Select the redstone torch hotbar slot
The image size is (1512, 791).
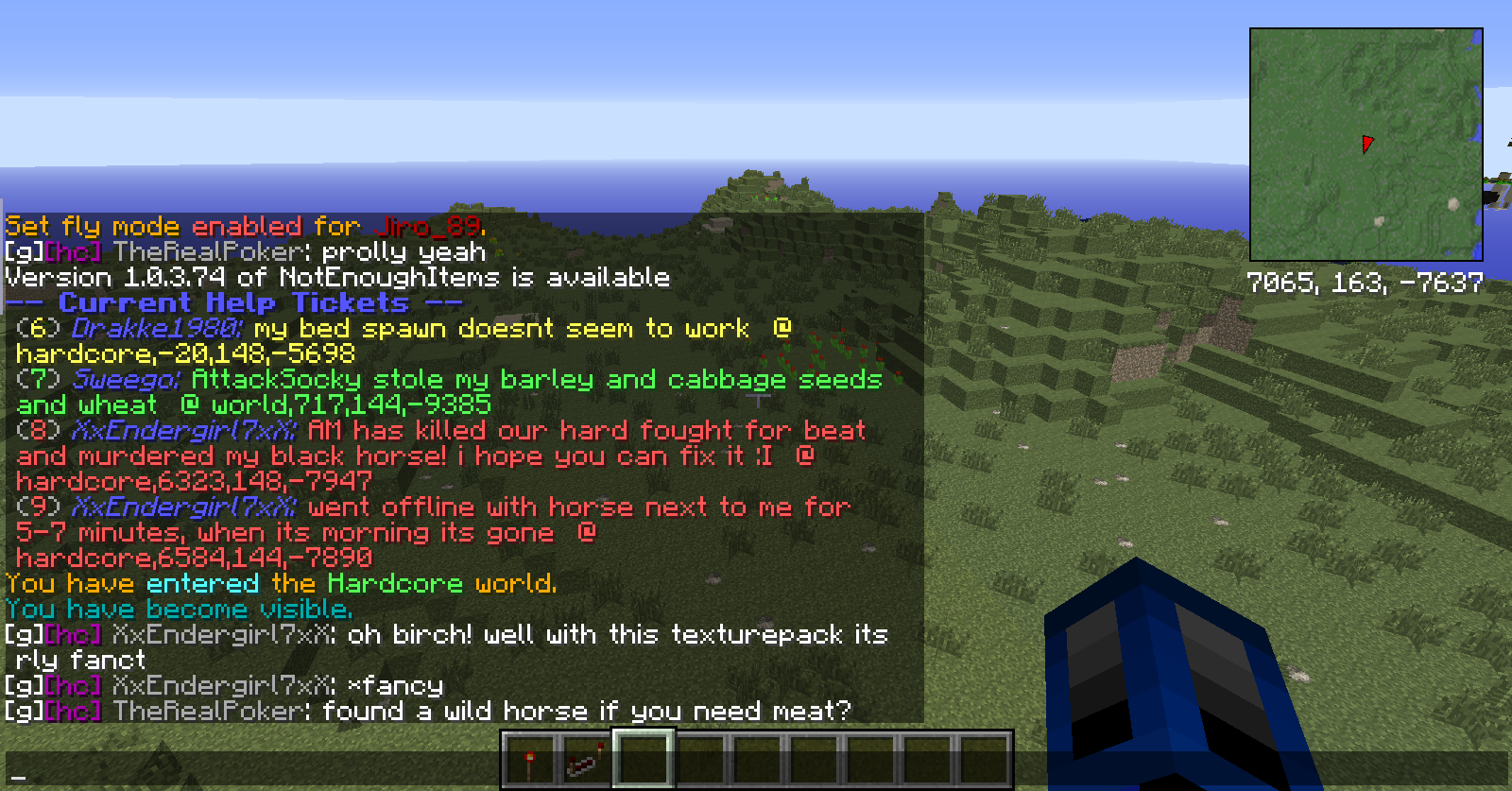(x=530, y=759)
